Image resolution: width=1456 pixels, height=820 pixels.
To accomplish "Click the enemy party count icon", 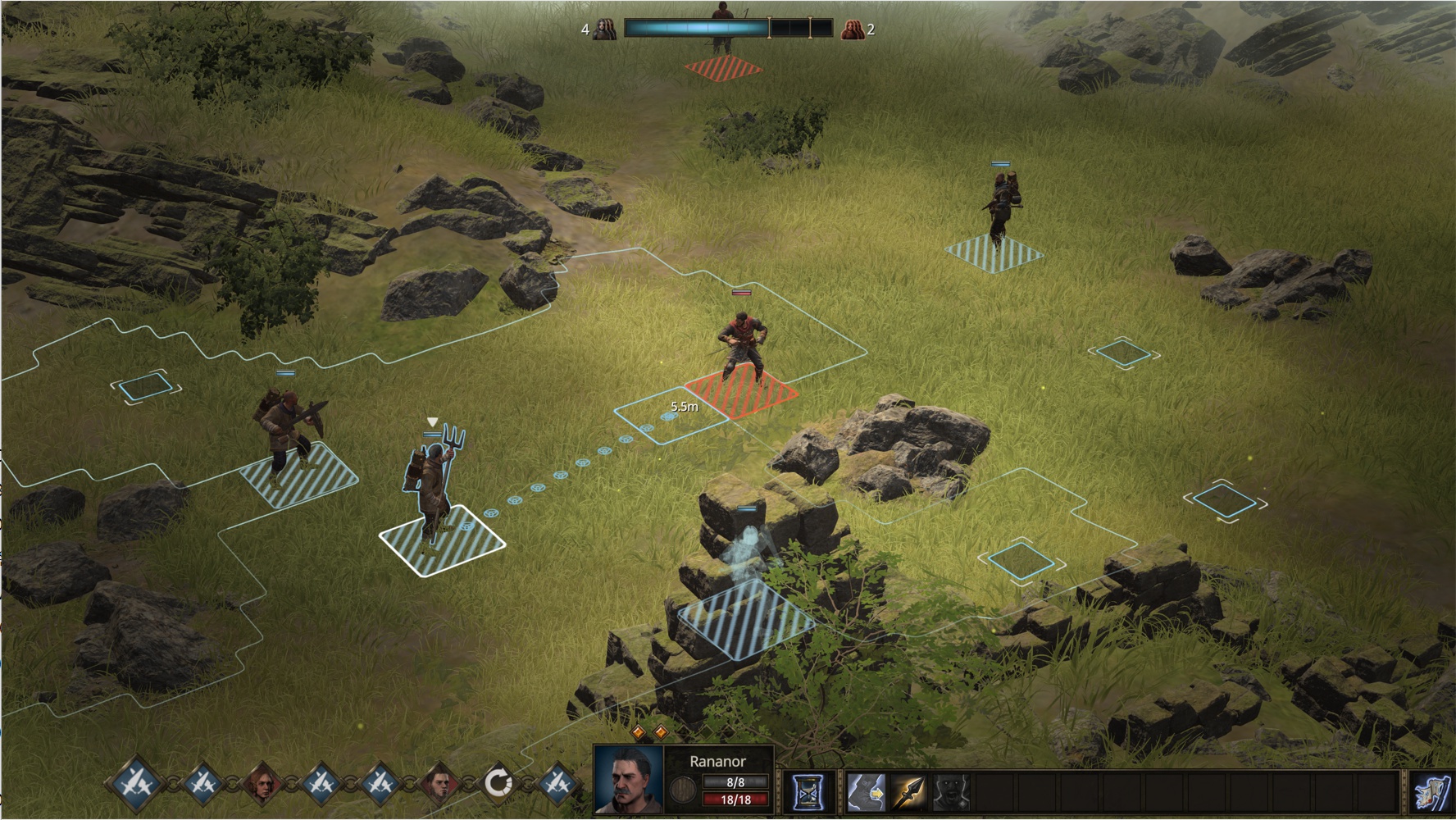I will tap(853, 30).
